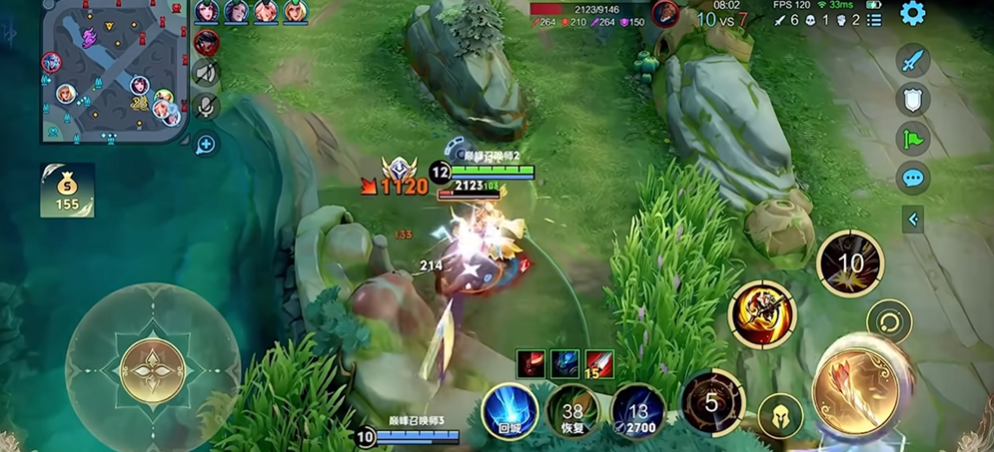This screenshot has width=994, height=452.
Task: Use the Restore (恢复) ability
Action: [x=573, y=412]
